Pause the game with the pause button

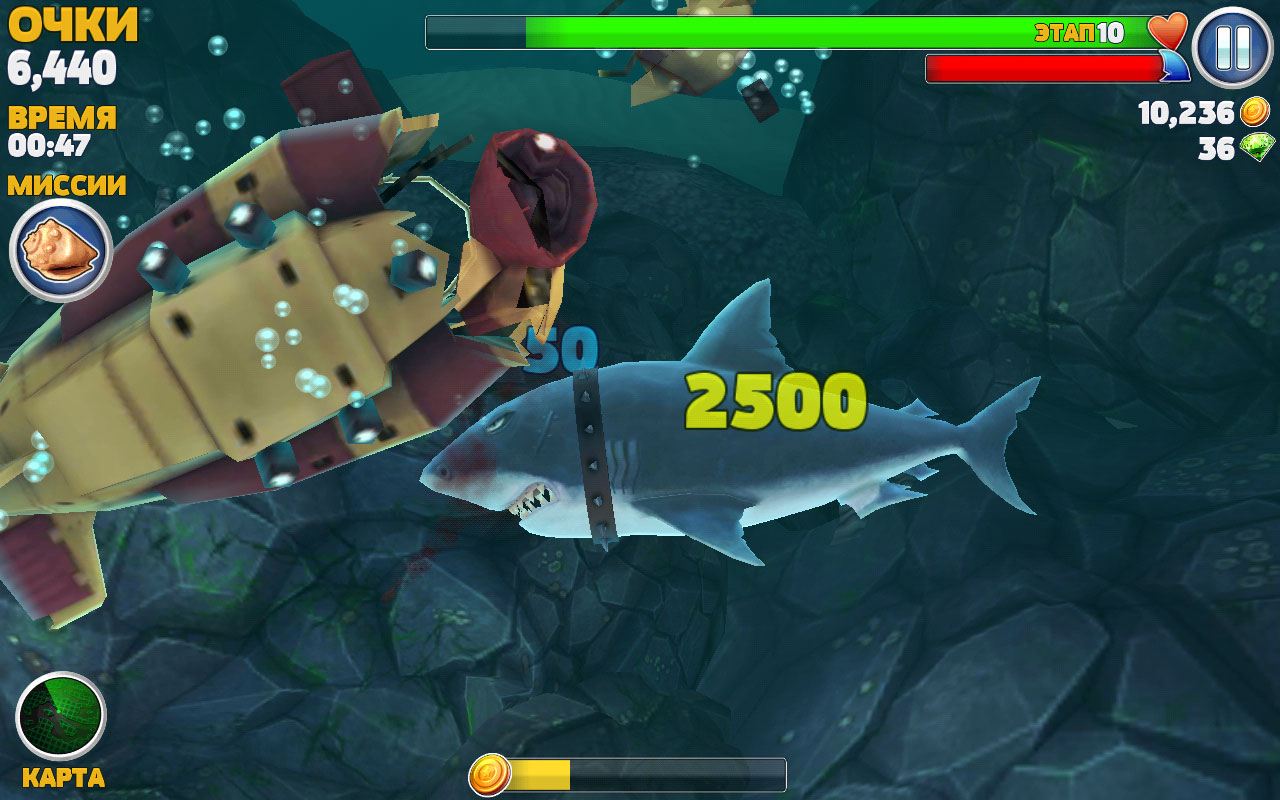(x=1232, y=47)
